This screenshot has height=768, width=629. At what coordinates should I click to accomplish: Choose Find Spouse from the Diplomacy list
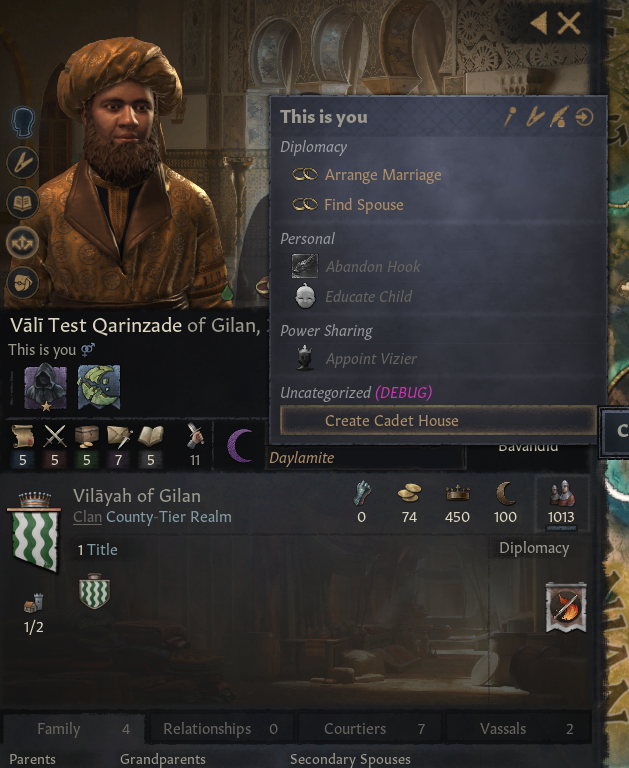pos(363,205)
